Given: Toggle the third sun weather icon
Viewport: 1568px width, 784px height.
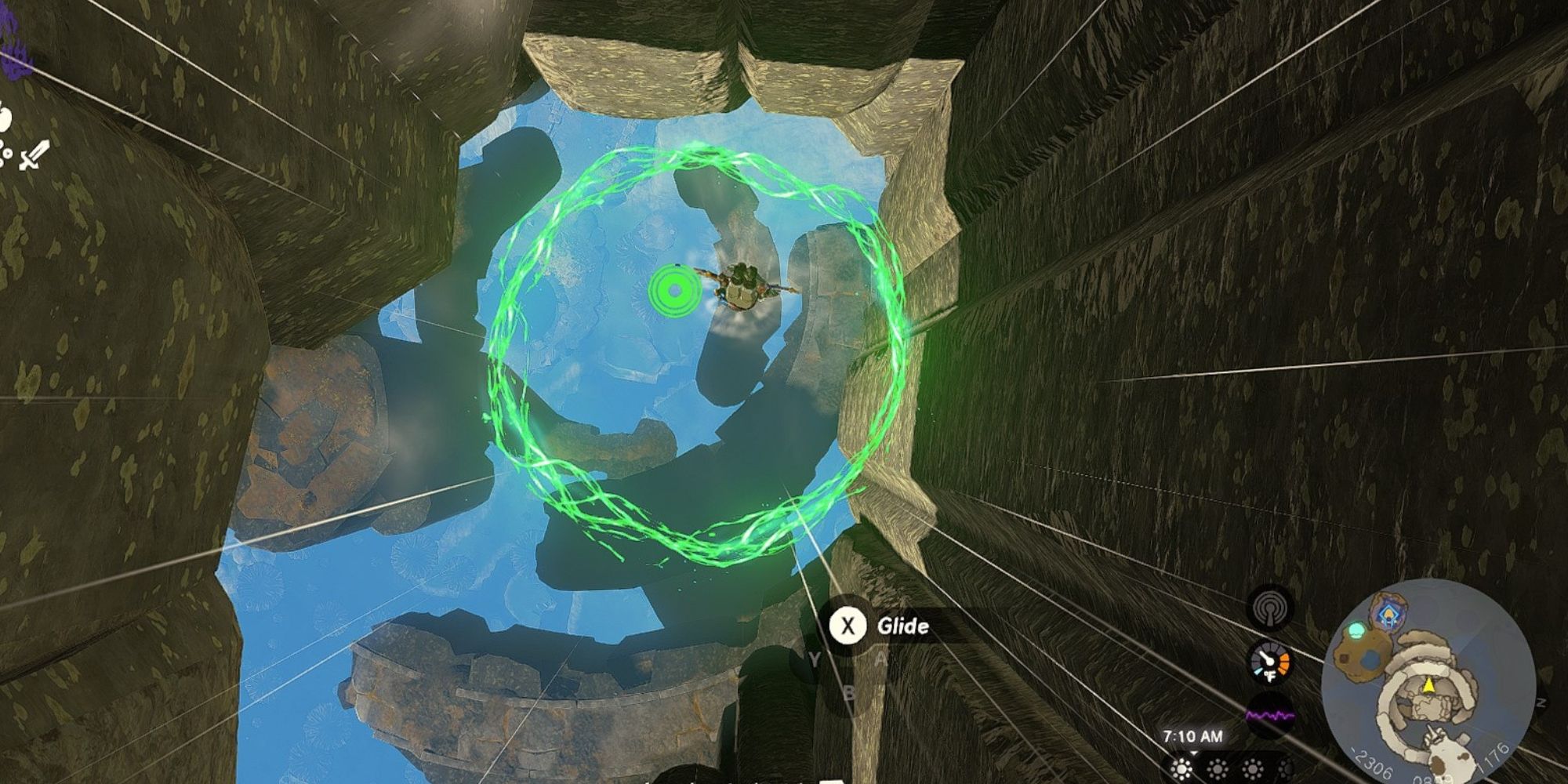Looking at the screenshot, I should [1250, 769].
